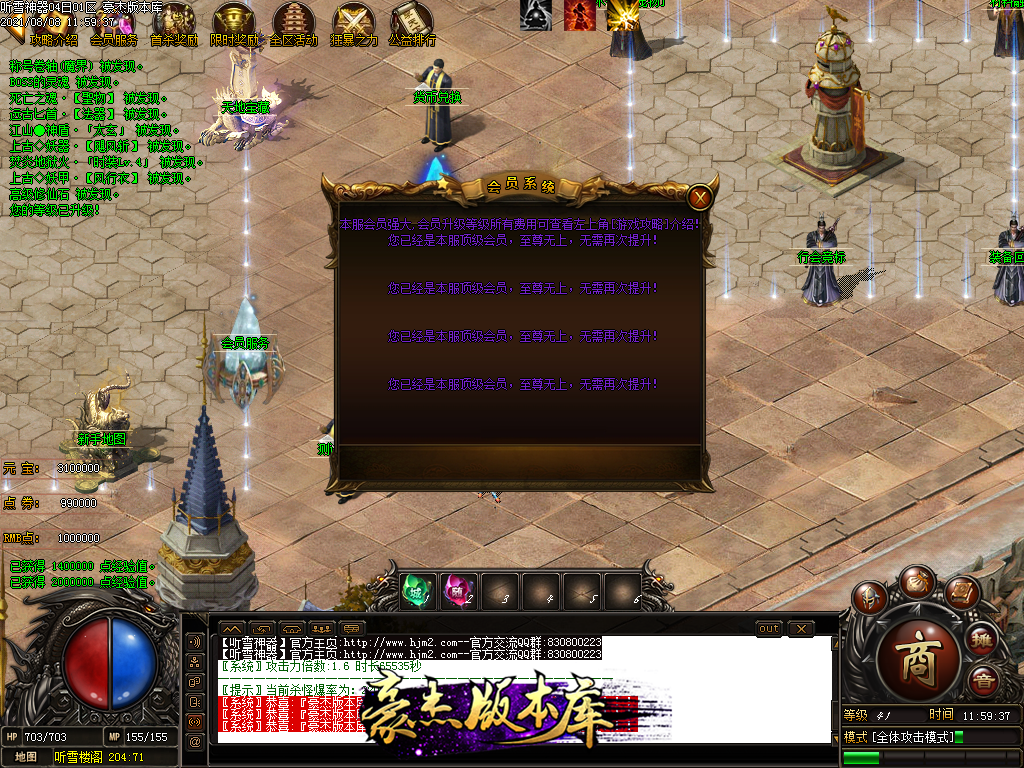
Task: Close the 会员系统 dialog window
Action: 700,197
